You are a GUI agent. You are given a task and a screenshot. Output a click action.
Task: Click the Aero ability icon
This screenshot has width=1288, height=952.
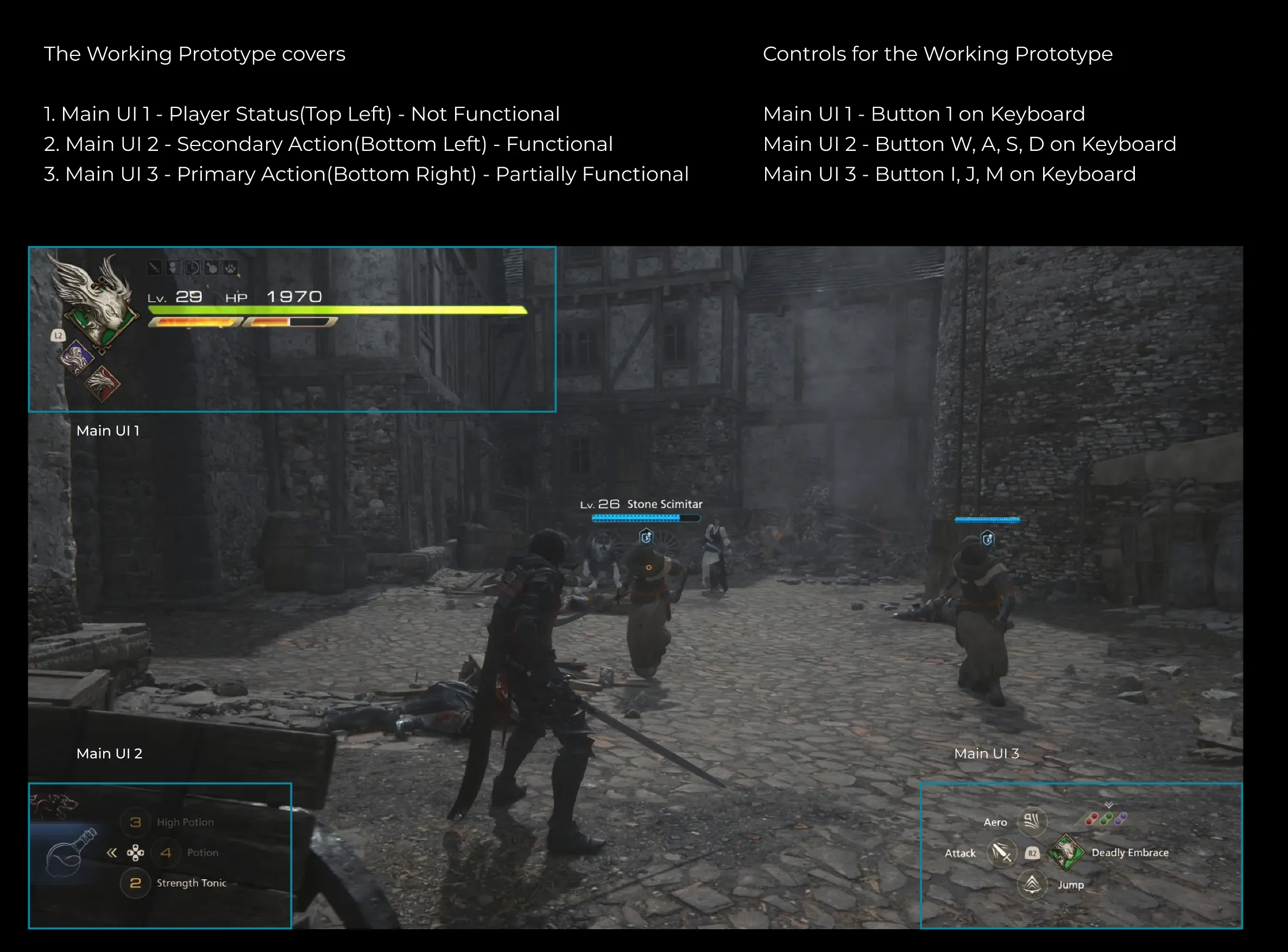tap(1033, 822)
